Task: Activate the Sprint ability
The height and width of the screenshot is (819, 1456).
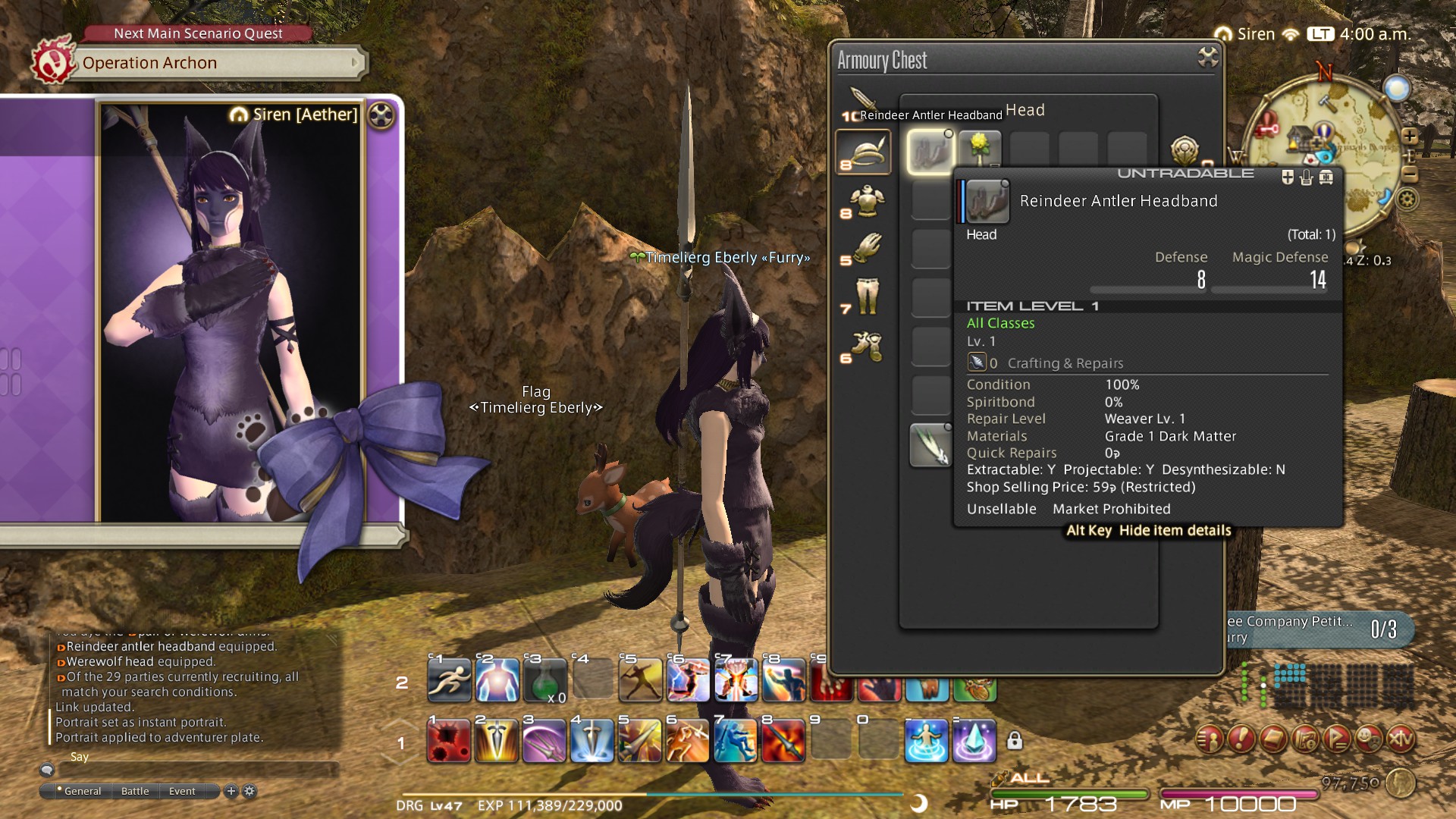Action: tap(449, 680)
